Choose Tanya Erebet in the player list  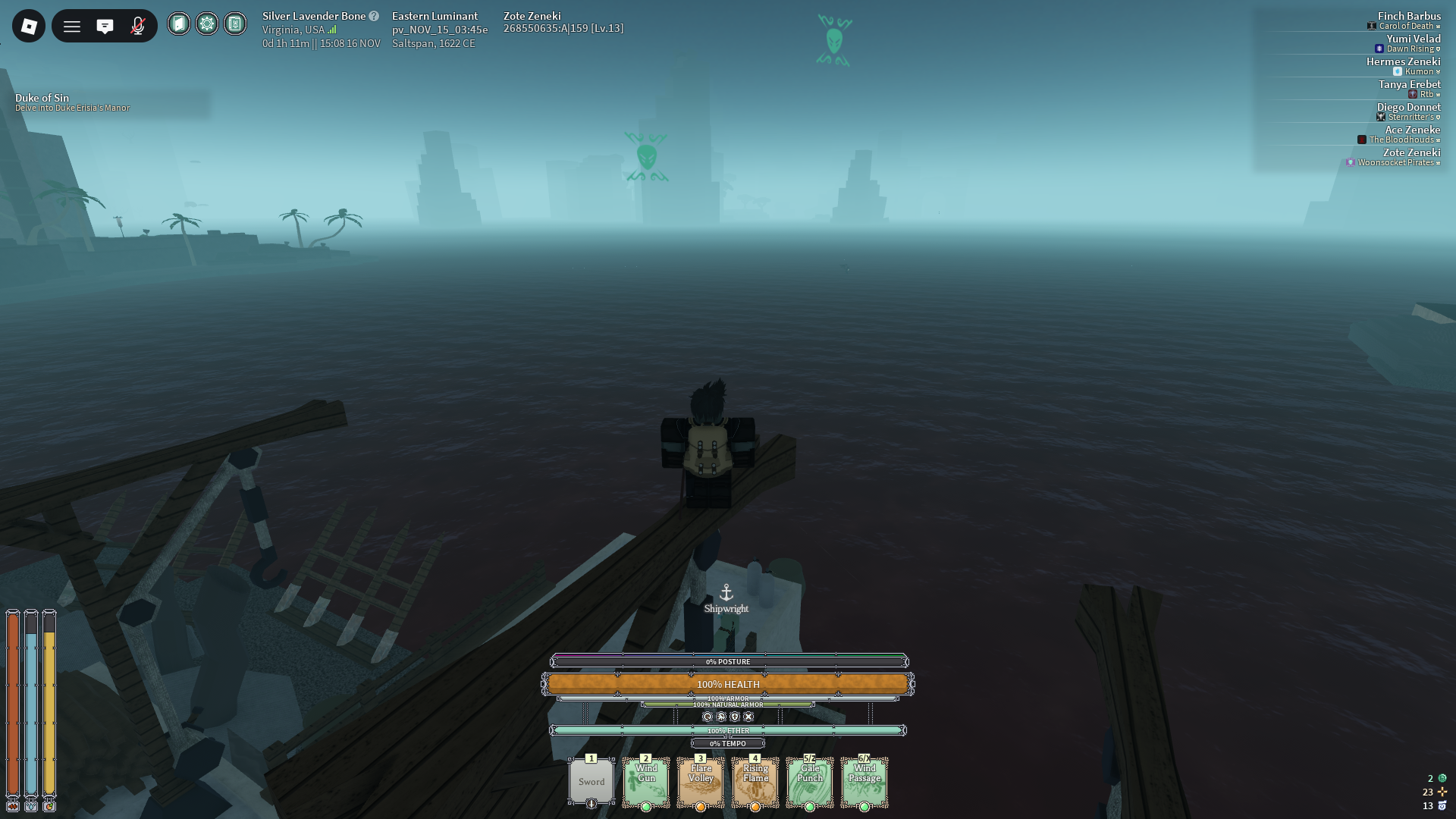click(1410, 84)
